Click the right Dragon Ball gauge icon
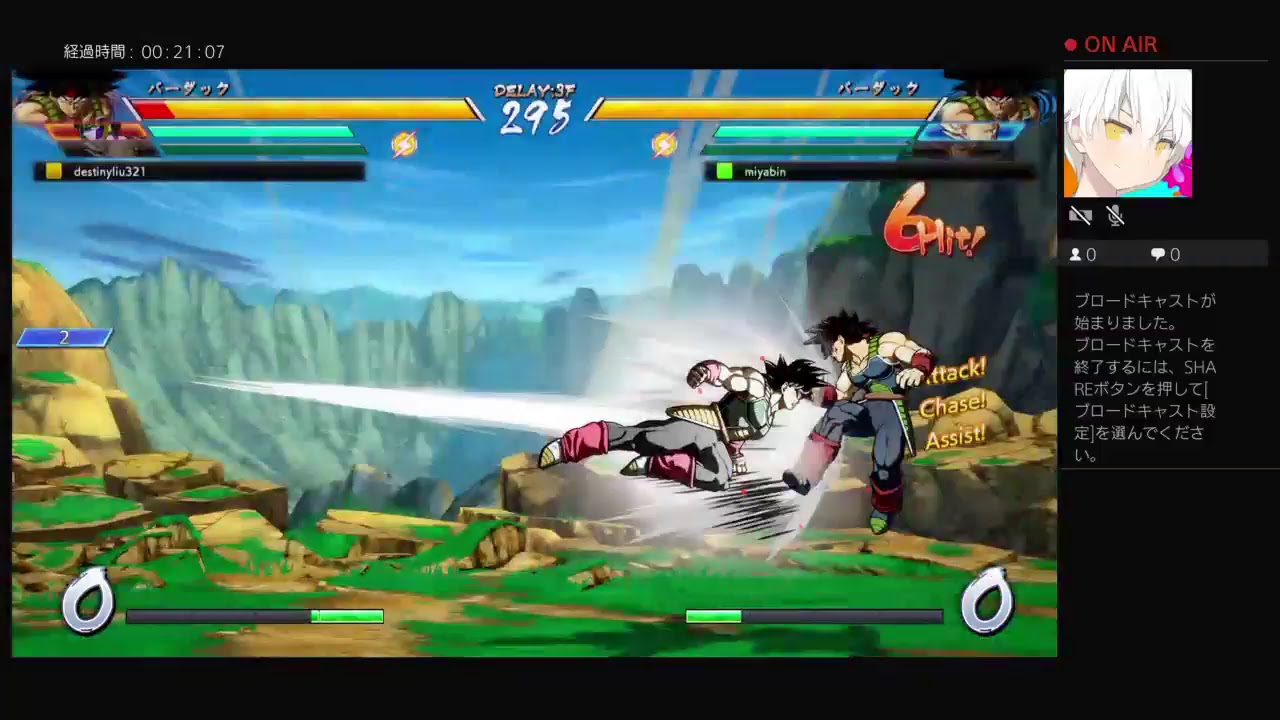 pyautogui.click(x=988, y=600)
